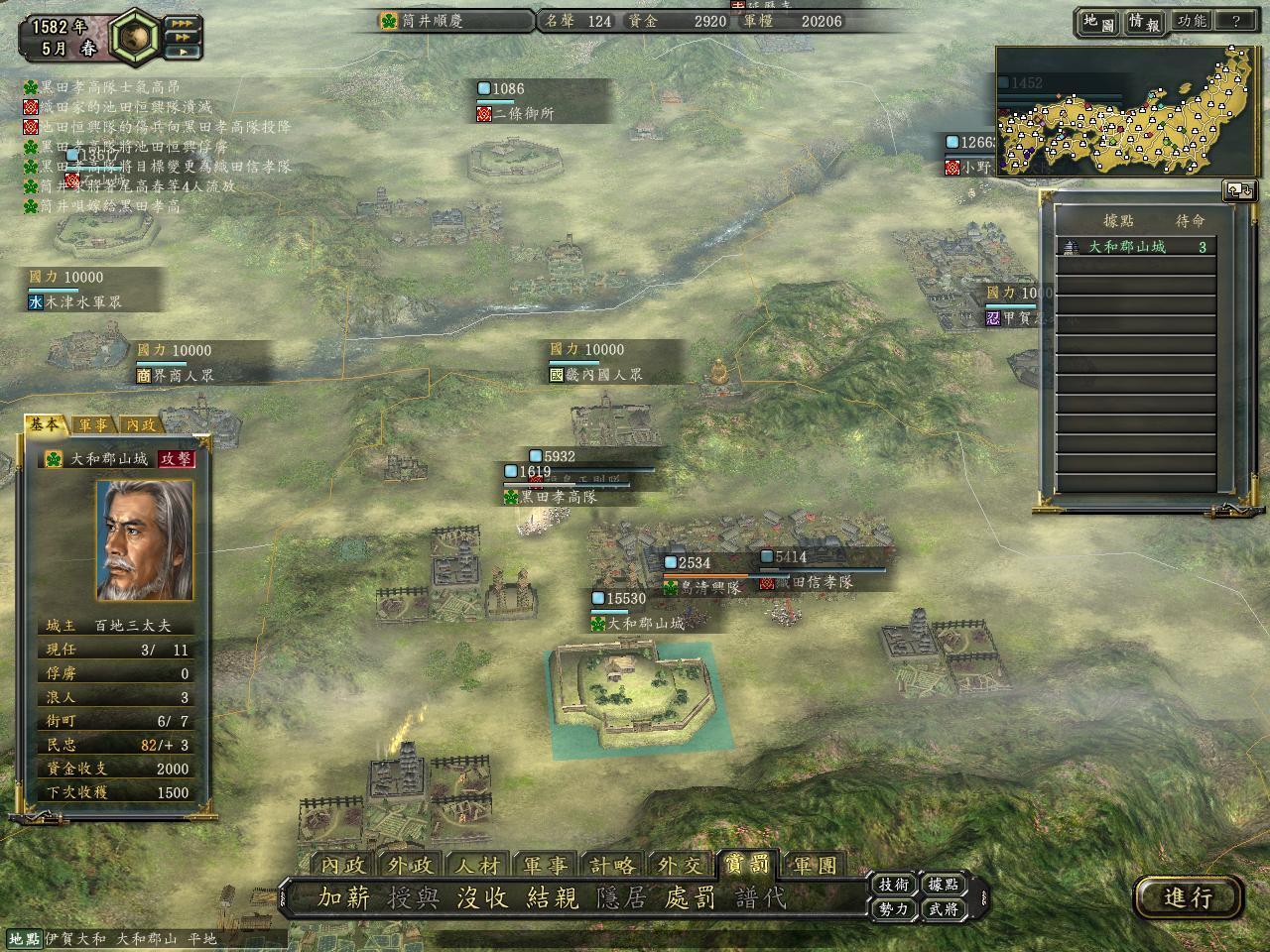
Task: Choose the 處罰 (punish) command
Action: [x=691, y=898]
